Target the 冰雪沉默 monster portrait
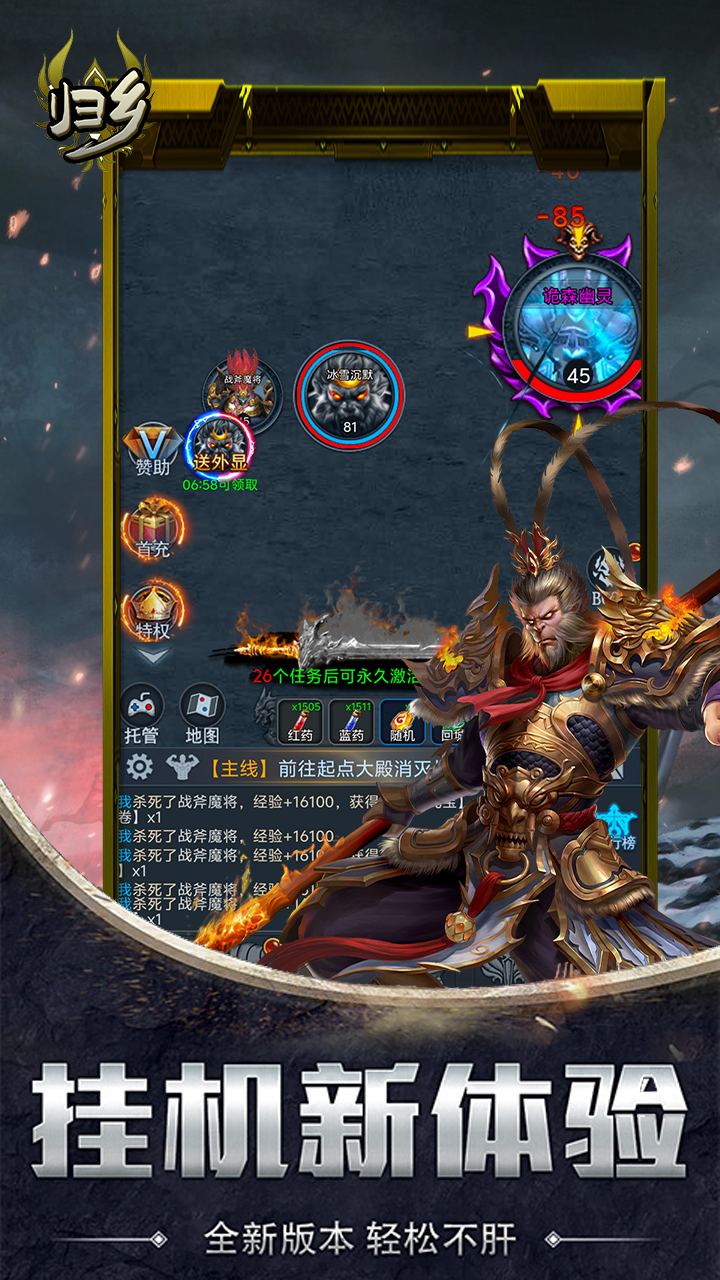The image size is (720, 1280). [x=349, y=395]
